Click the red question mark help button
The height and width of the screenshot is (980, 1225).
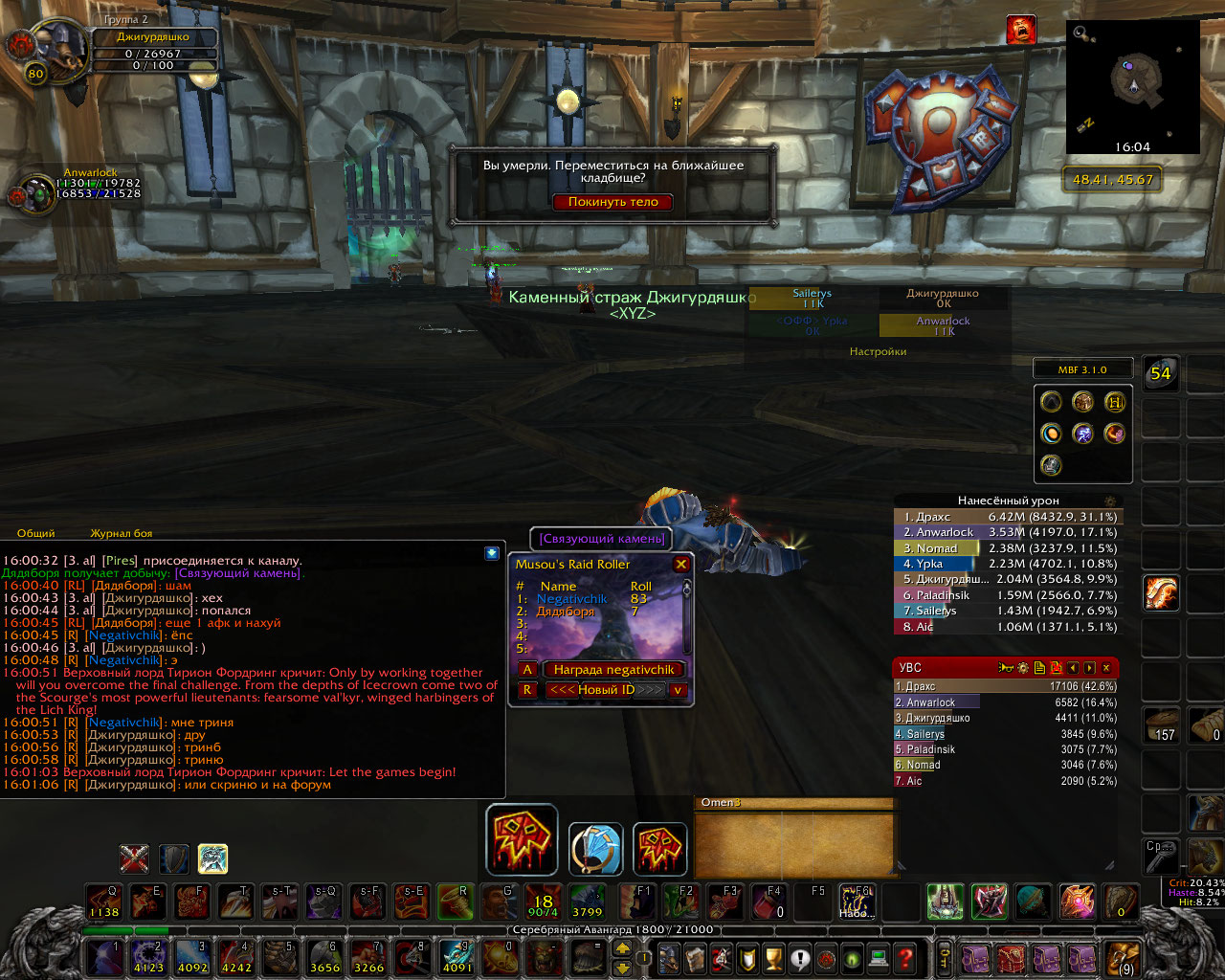pos(905,957)
